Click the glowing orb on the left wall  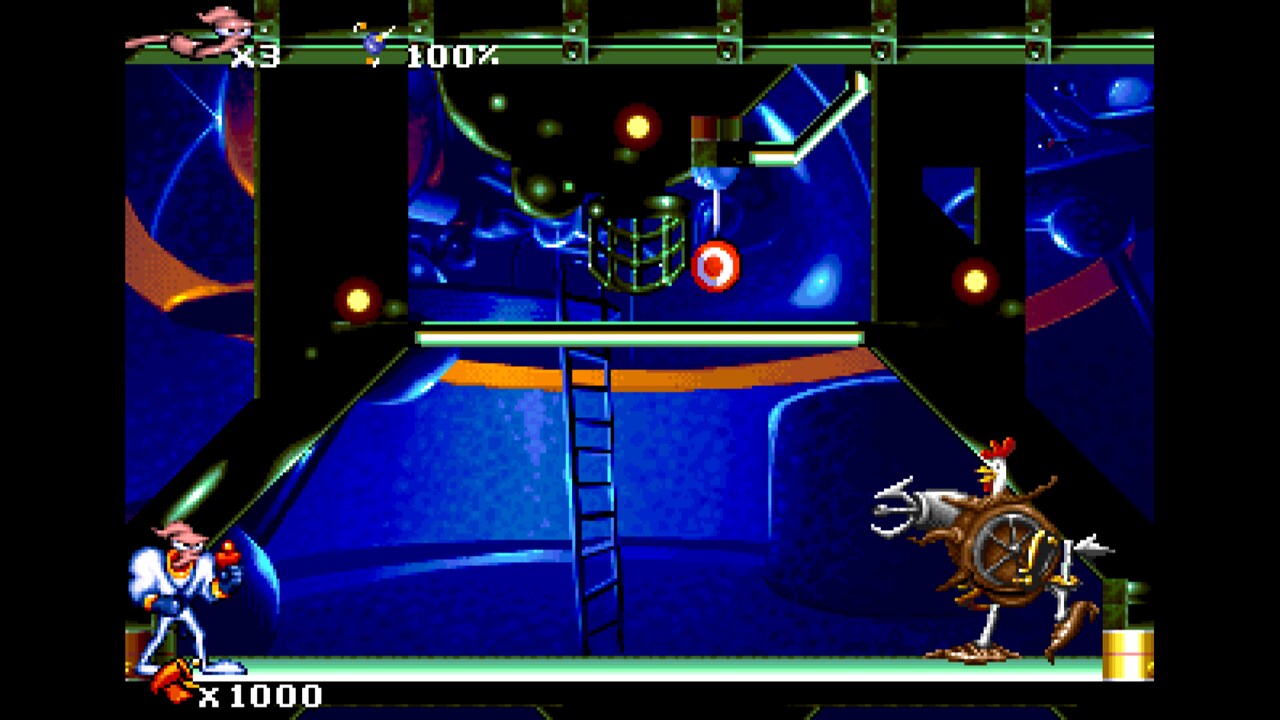pyautogui.click(x=357, y=299)
